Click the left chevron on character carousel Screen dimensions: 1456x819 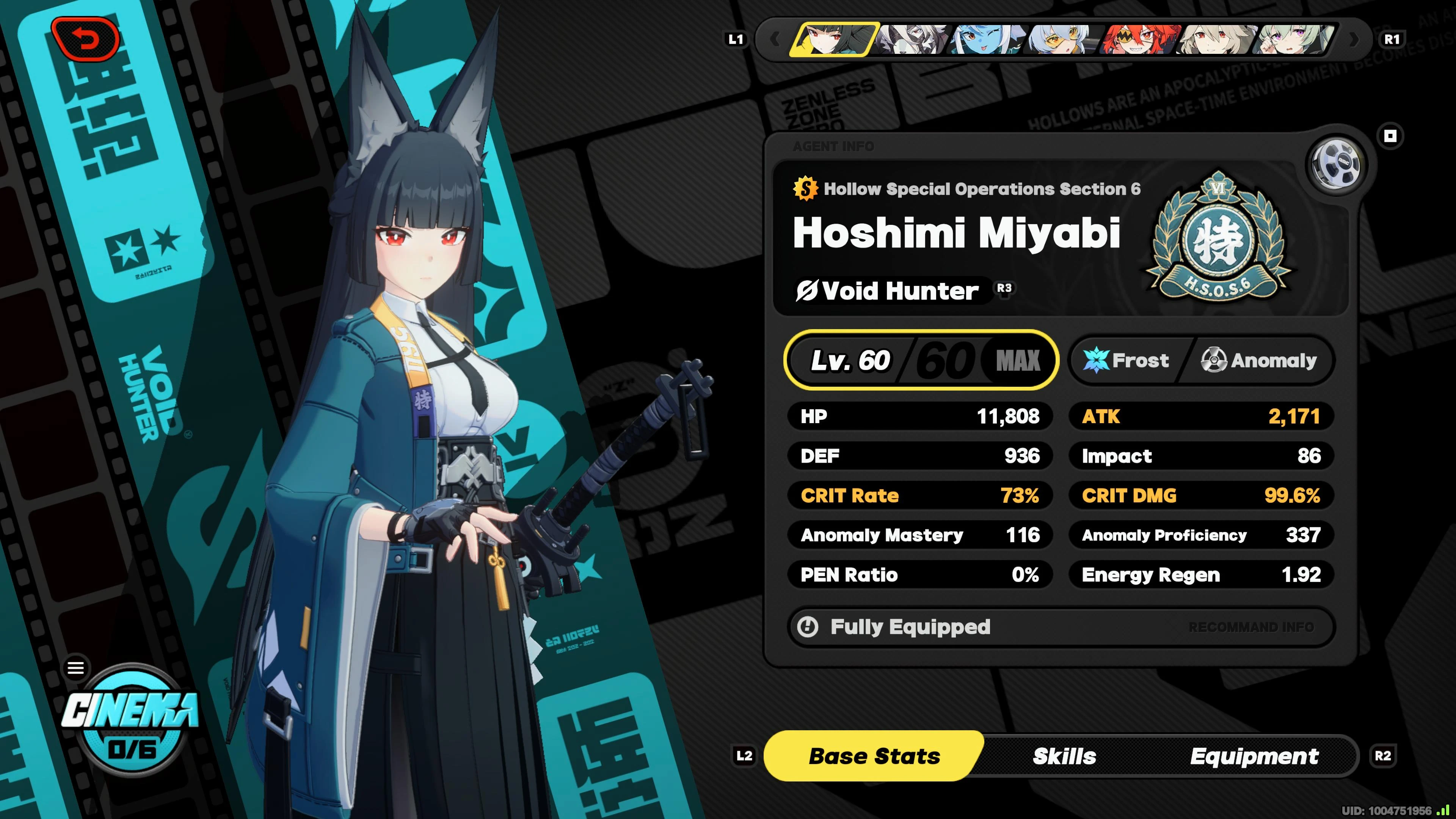pos(775,38)
